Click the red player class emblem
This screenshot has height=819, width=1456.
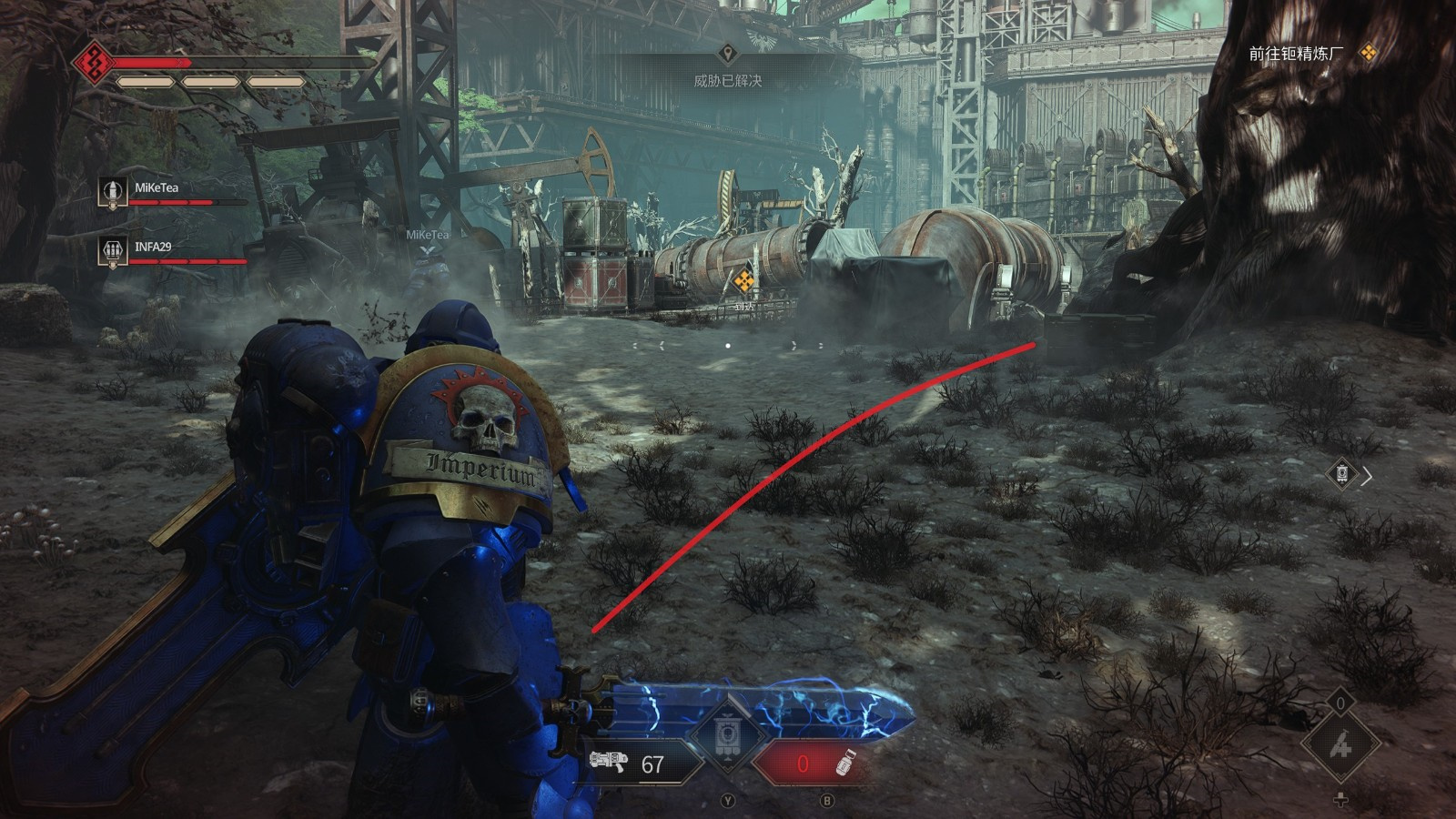[x=93, y=63]
